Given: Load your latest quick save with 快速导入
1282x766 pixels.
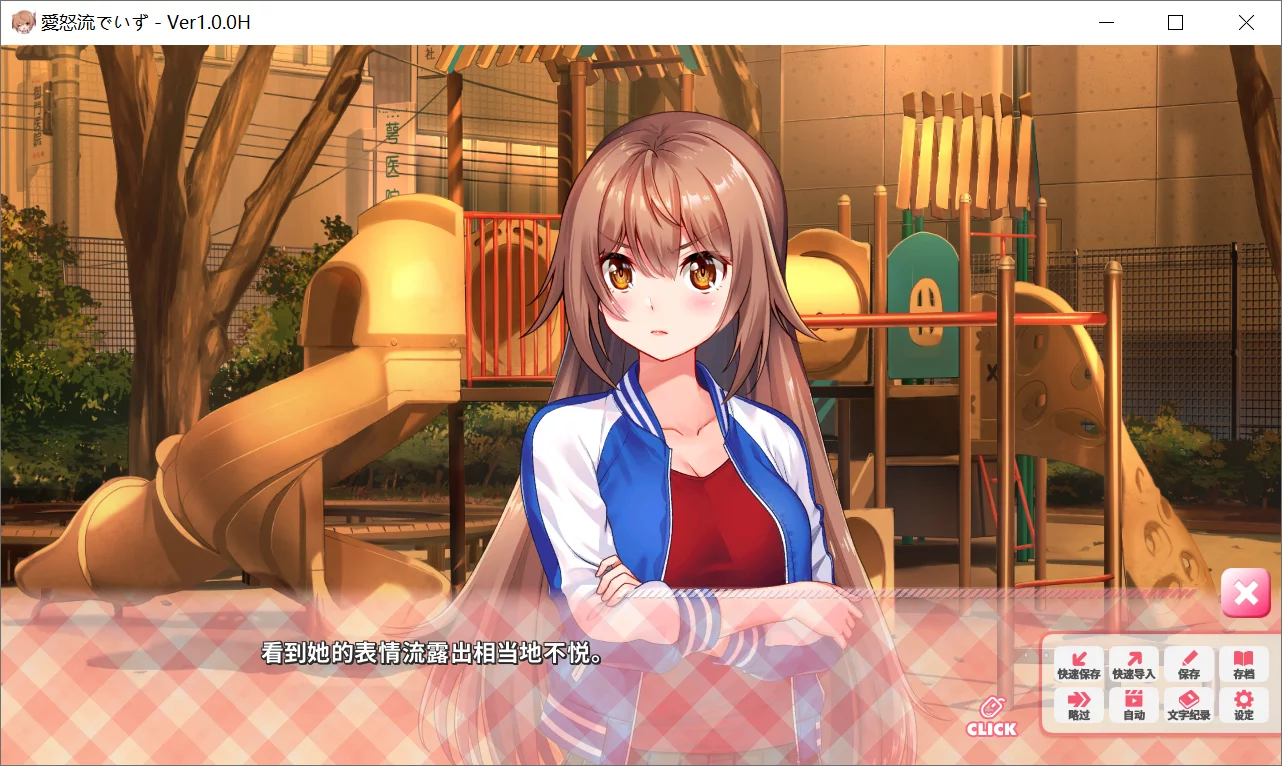Looking at the screenshot, I should click(1134, 664).
